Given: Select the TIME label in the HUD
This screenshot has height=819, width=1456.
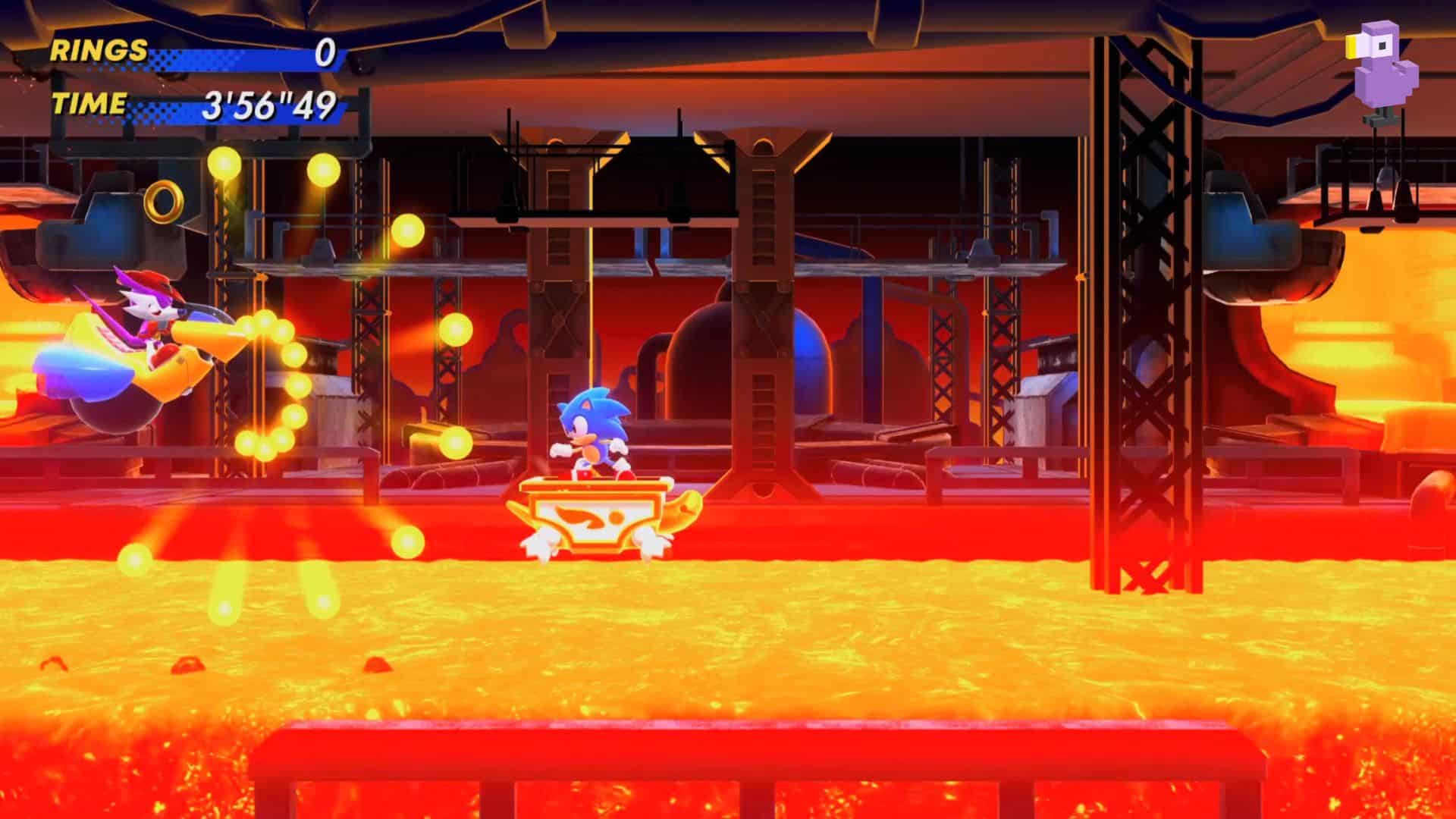Looking at the screenshot, I should (x=89, y=105).
